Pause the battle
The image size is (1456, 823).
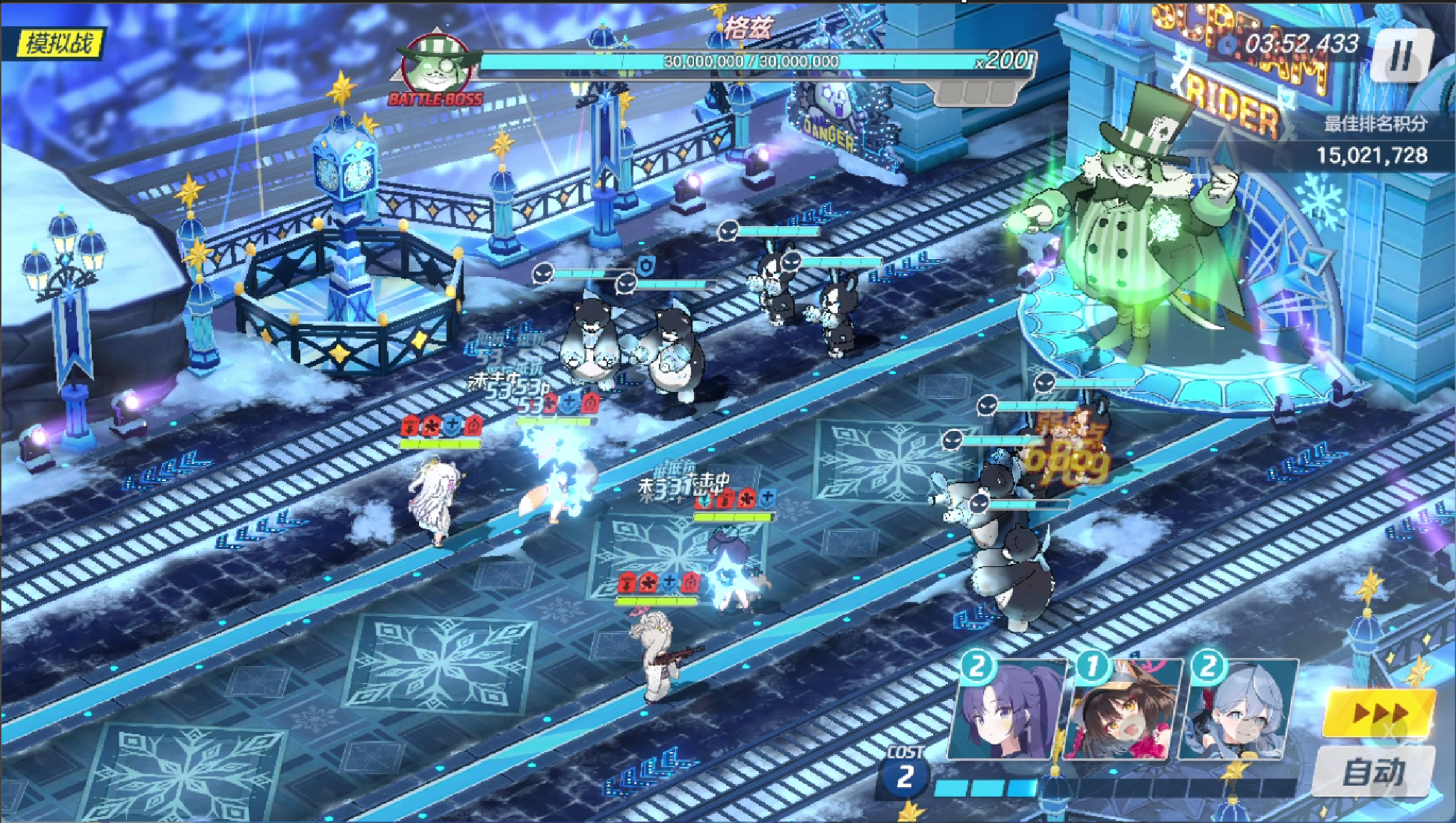[1401, 57]
